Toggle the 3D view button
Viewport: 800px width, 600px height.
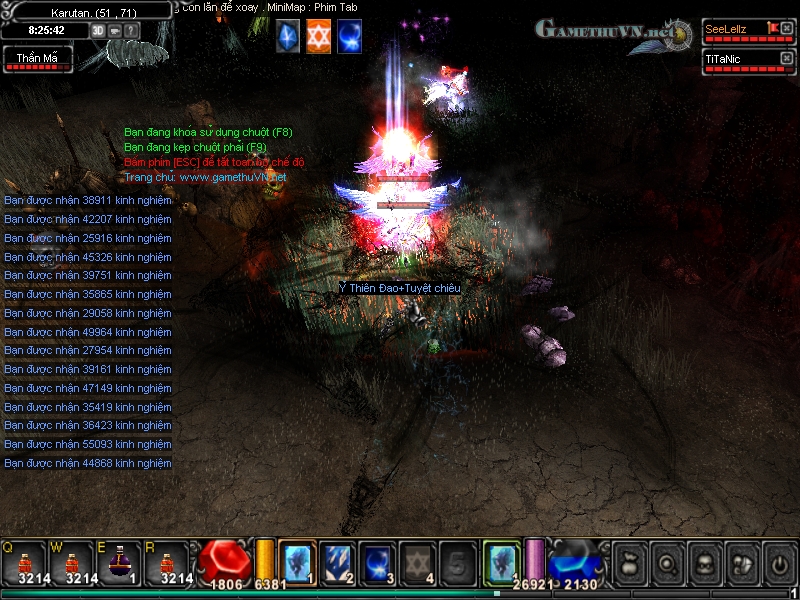[x=98, y=30]
